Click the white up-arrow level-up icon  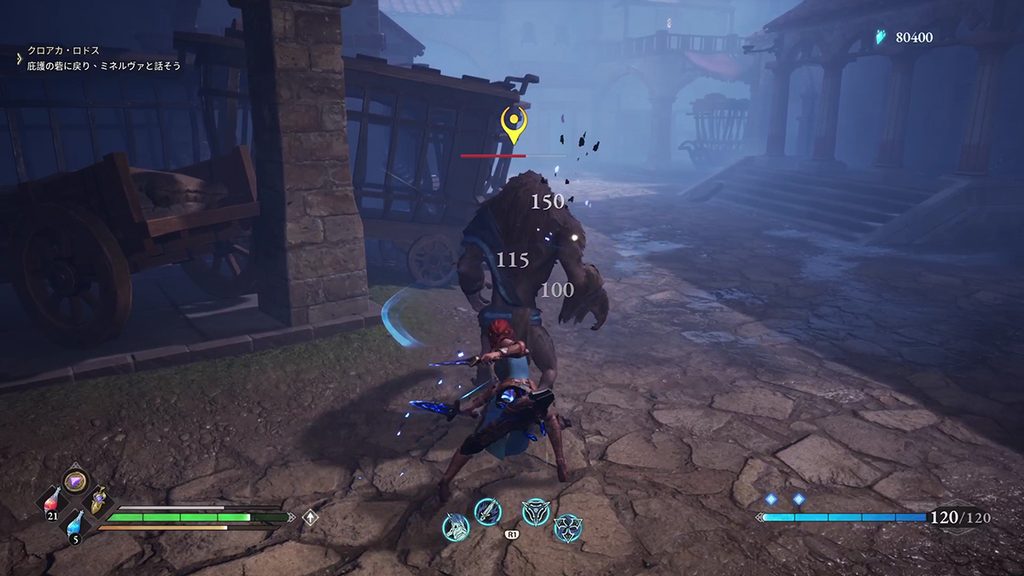click(311, 517)
